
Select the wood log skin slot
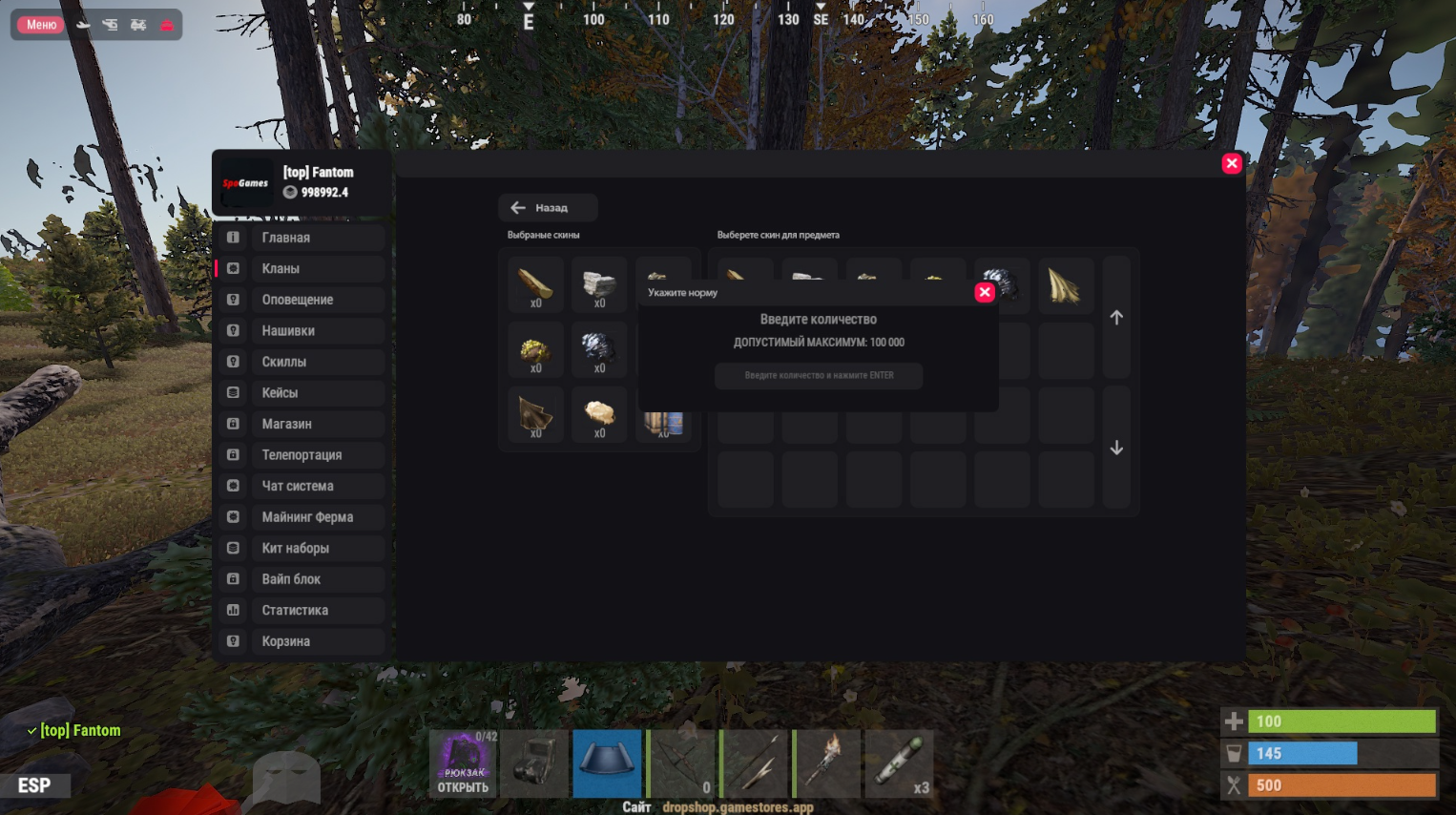pos(535,284)
